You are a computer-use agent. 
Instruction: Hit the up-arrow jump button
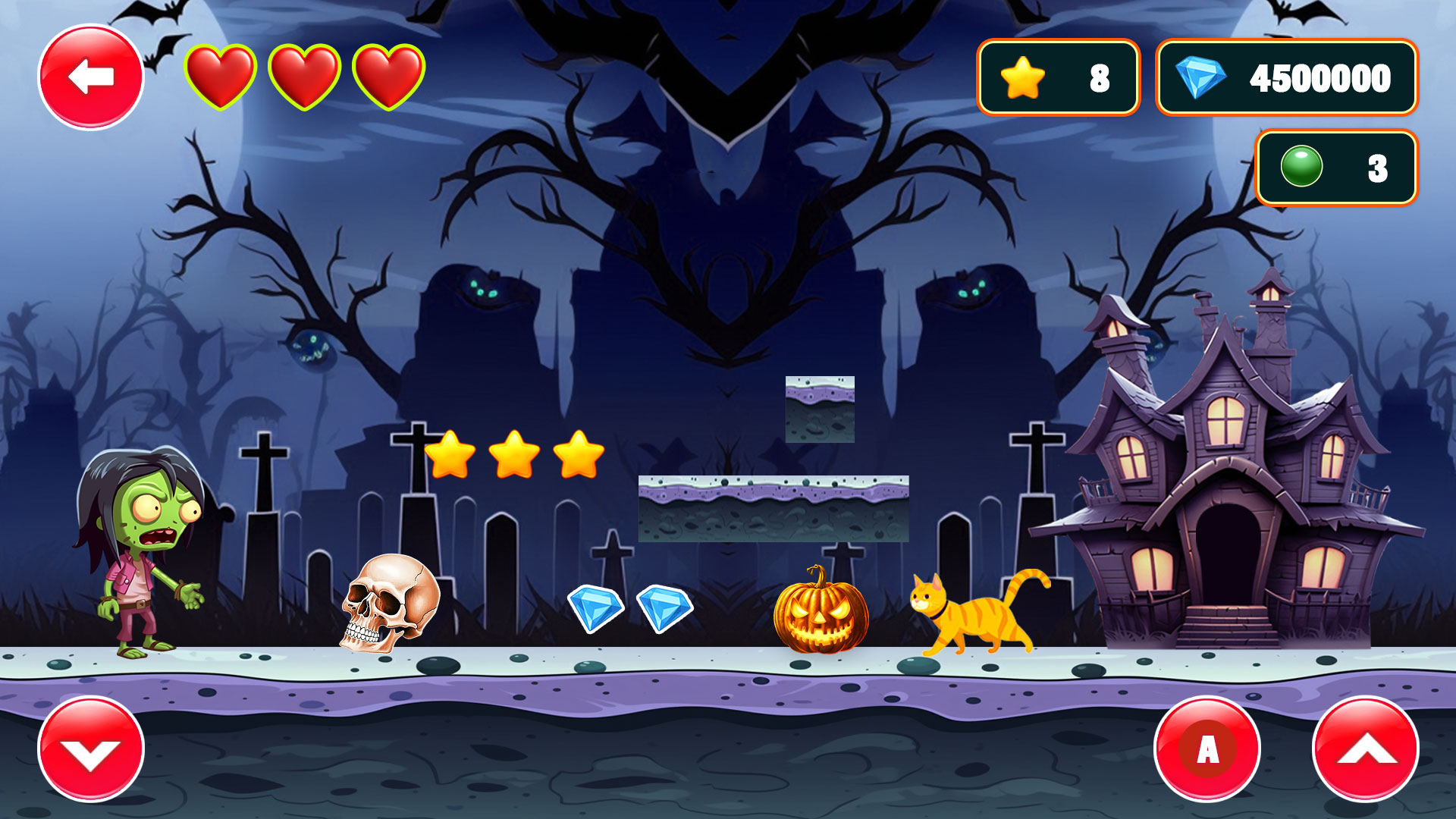(1366, 749)
